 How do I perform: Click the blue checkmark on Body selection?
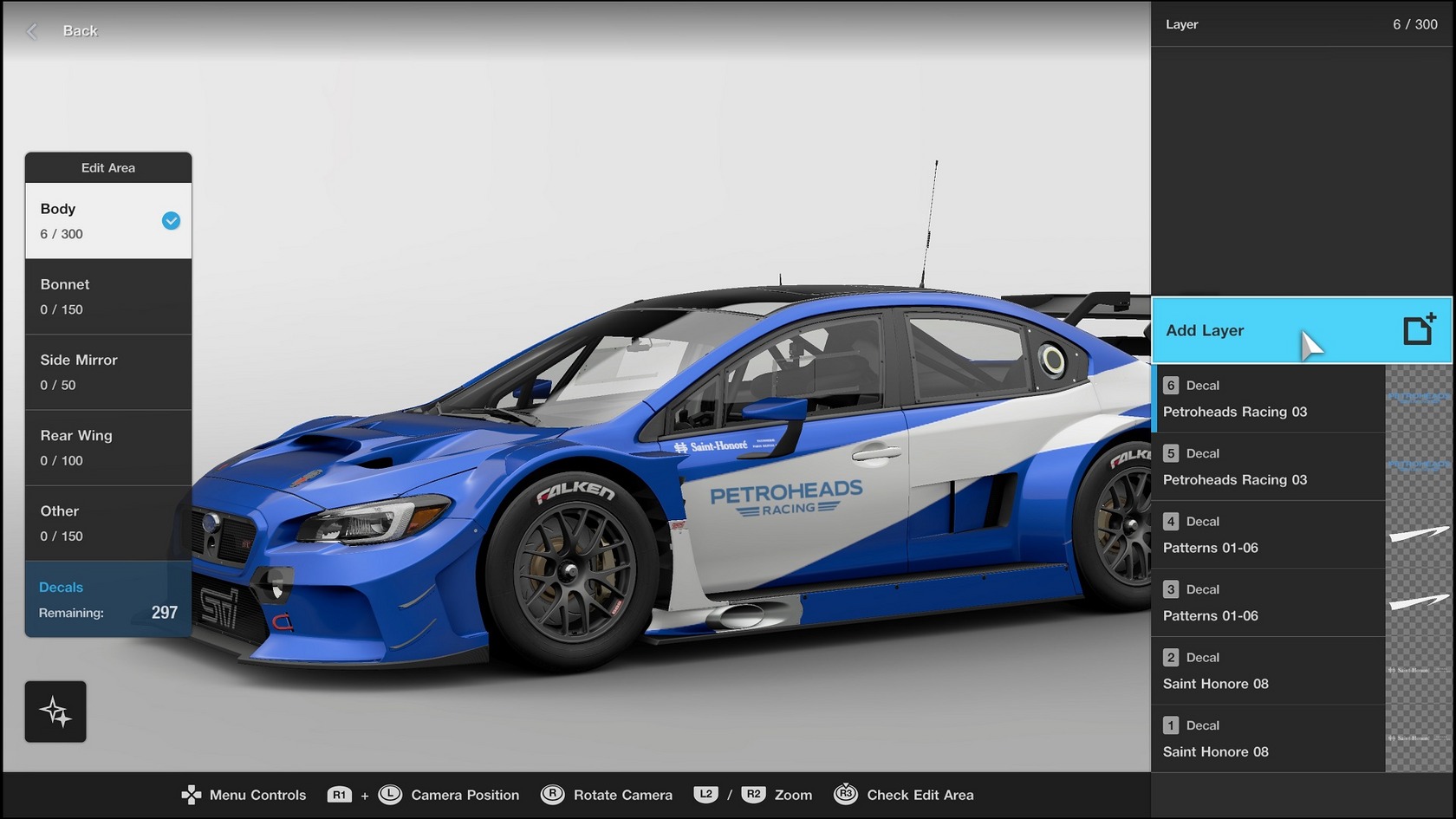pyautogui.click(x=170, y=221)
